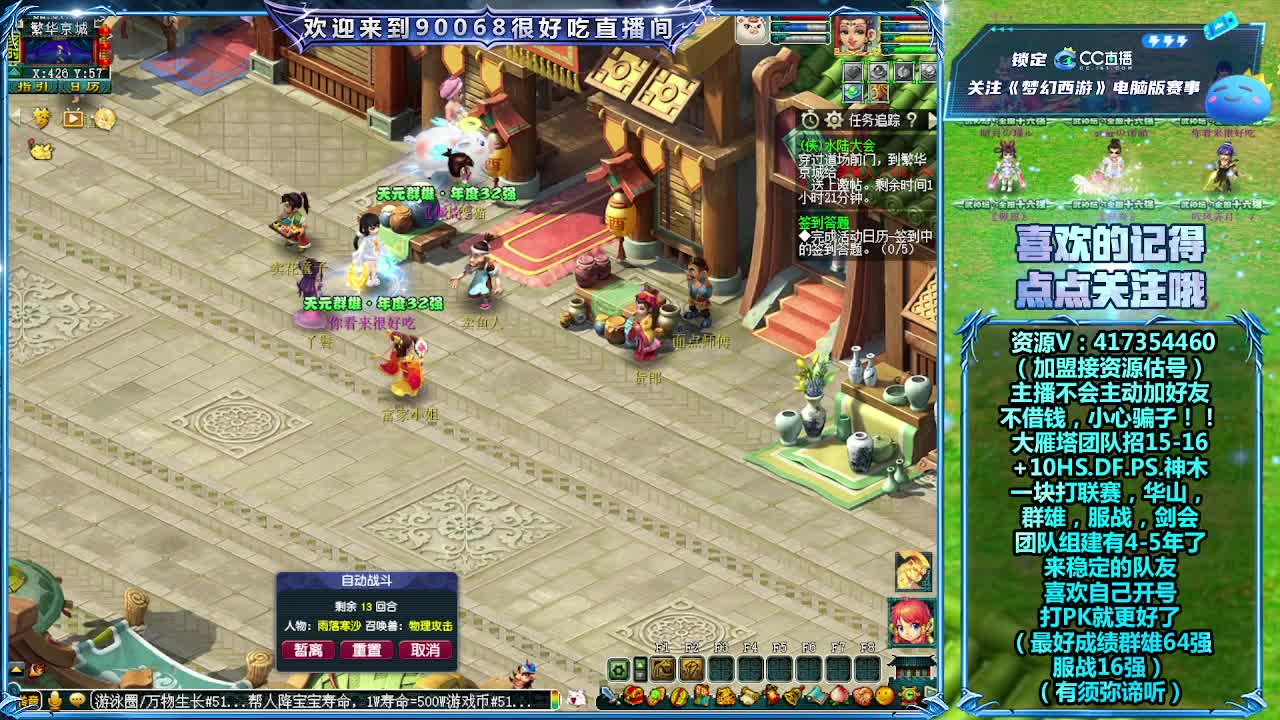Open the 日历 calendar tab
Viewport: 1280px width, 720px height.
pyautogui.click(x=87, y=86)
